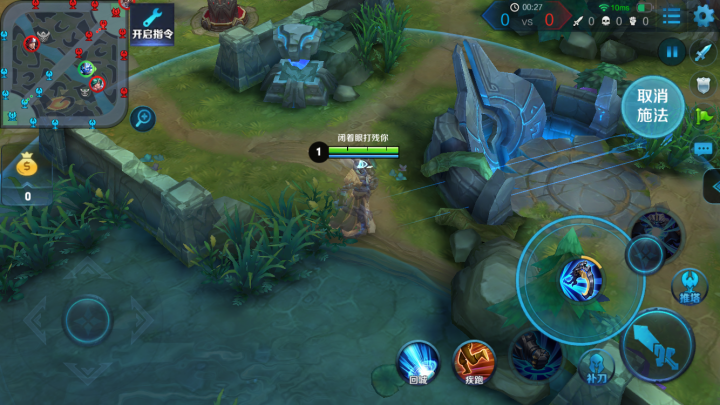Open the scoreboard list icon

coord(672,15)
